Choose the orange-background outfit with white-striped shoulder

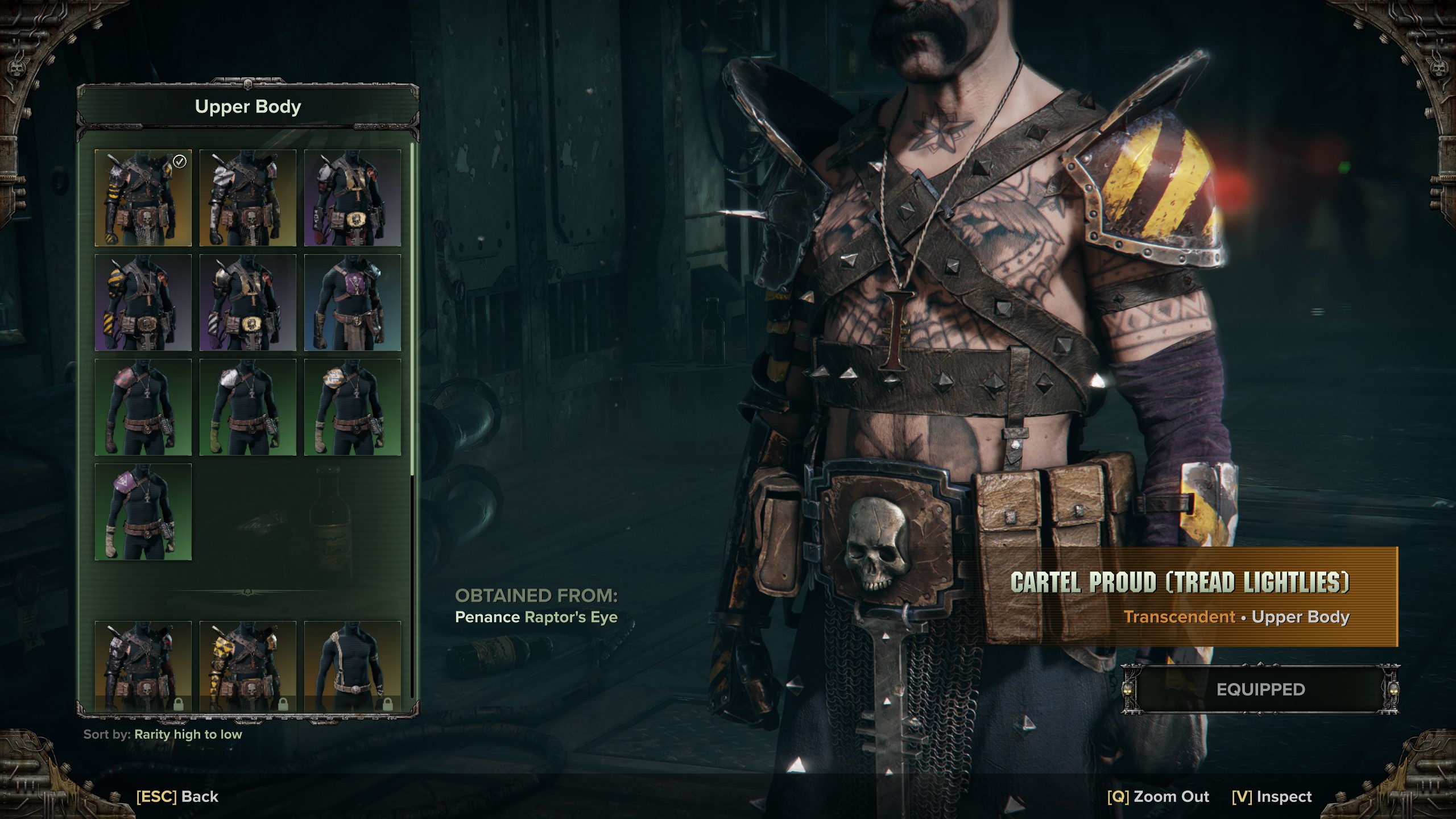point(247,198)
